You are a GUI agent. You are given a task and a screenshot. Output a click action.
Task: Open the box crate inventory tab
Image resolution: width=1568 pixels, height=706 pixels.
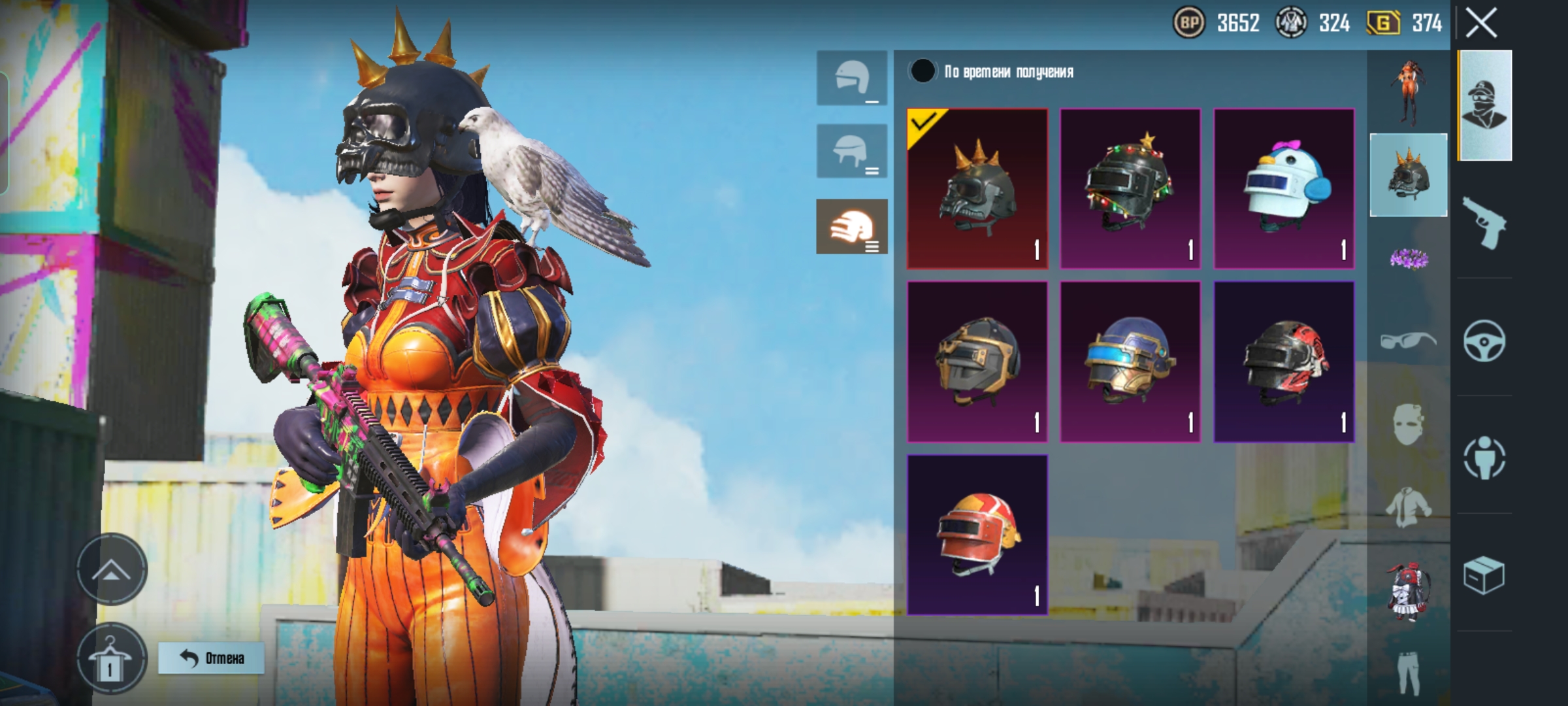point(1484,576)
